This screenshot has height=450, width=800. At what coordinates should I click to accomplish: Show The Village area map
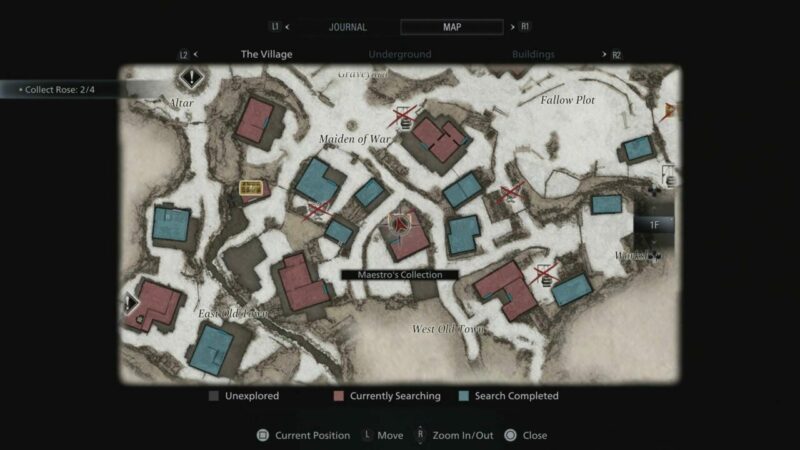tap(266, 54)
